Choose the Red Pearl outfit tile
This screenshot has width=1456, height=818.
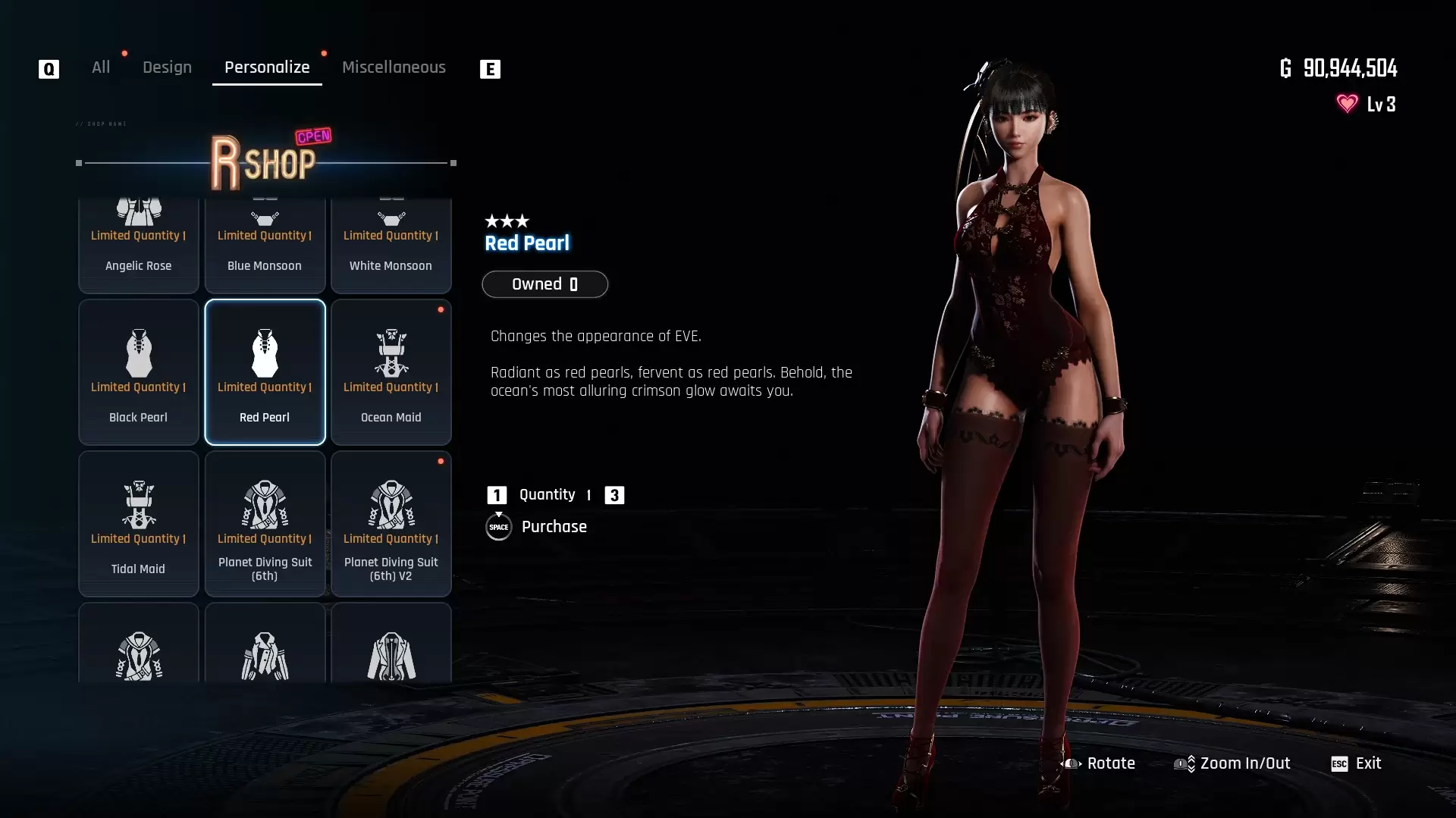click(265, 371)
